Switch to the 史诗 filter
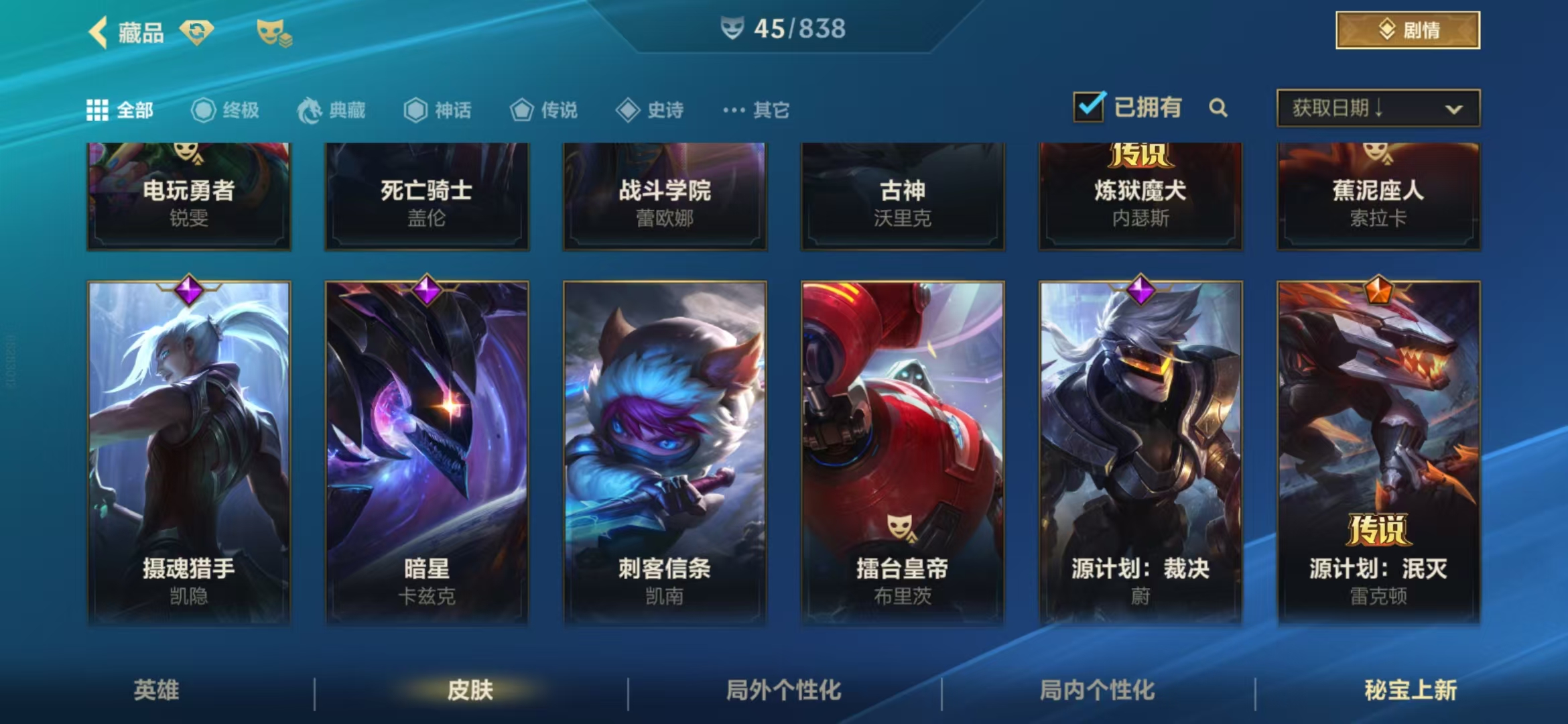The image size is (1568, 724). [x=650, y=110]
